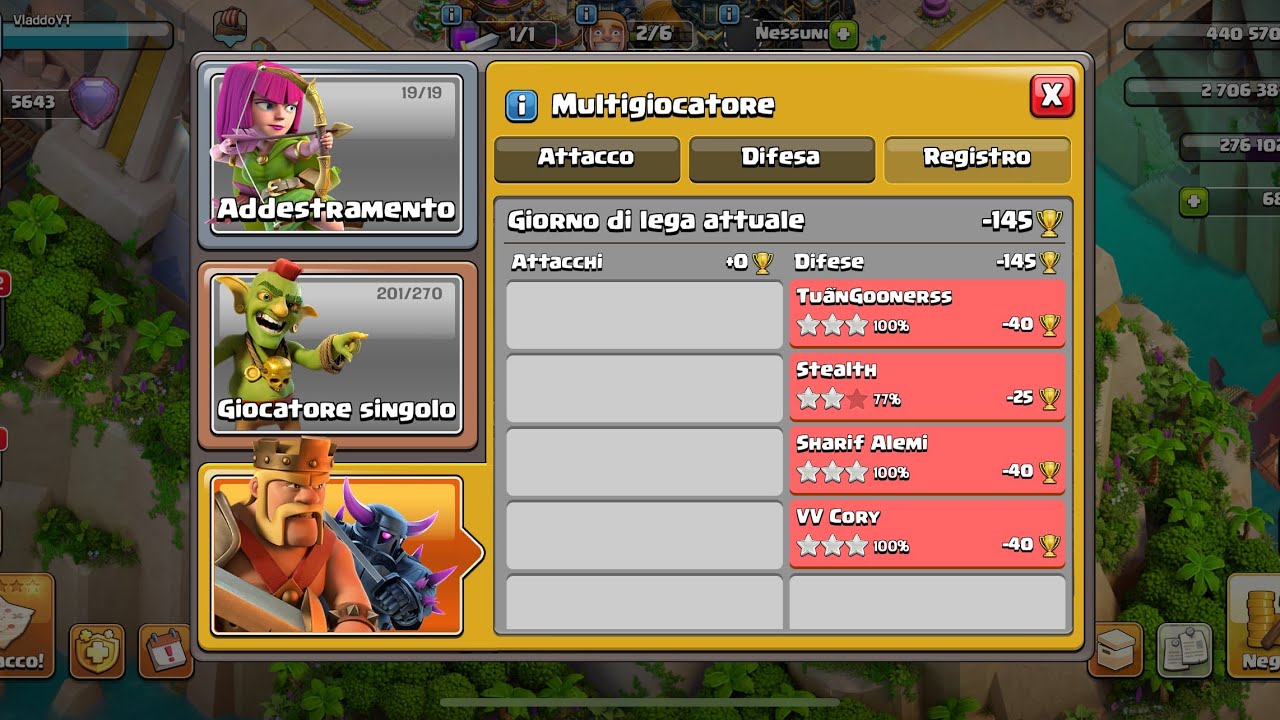The height and width of the screenshot is (720, 1280).
Task: Tap the info icon above the 2/6 builder counter
Action: (x=585, y=14)
